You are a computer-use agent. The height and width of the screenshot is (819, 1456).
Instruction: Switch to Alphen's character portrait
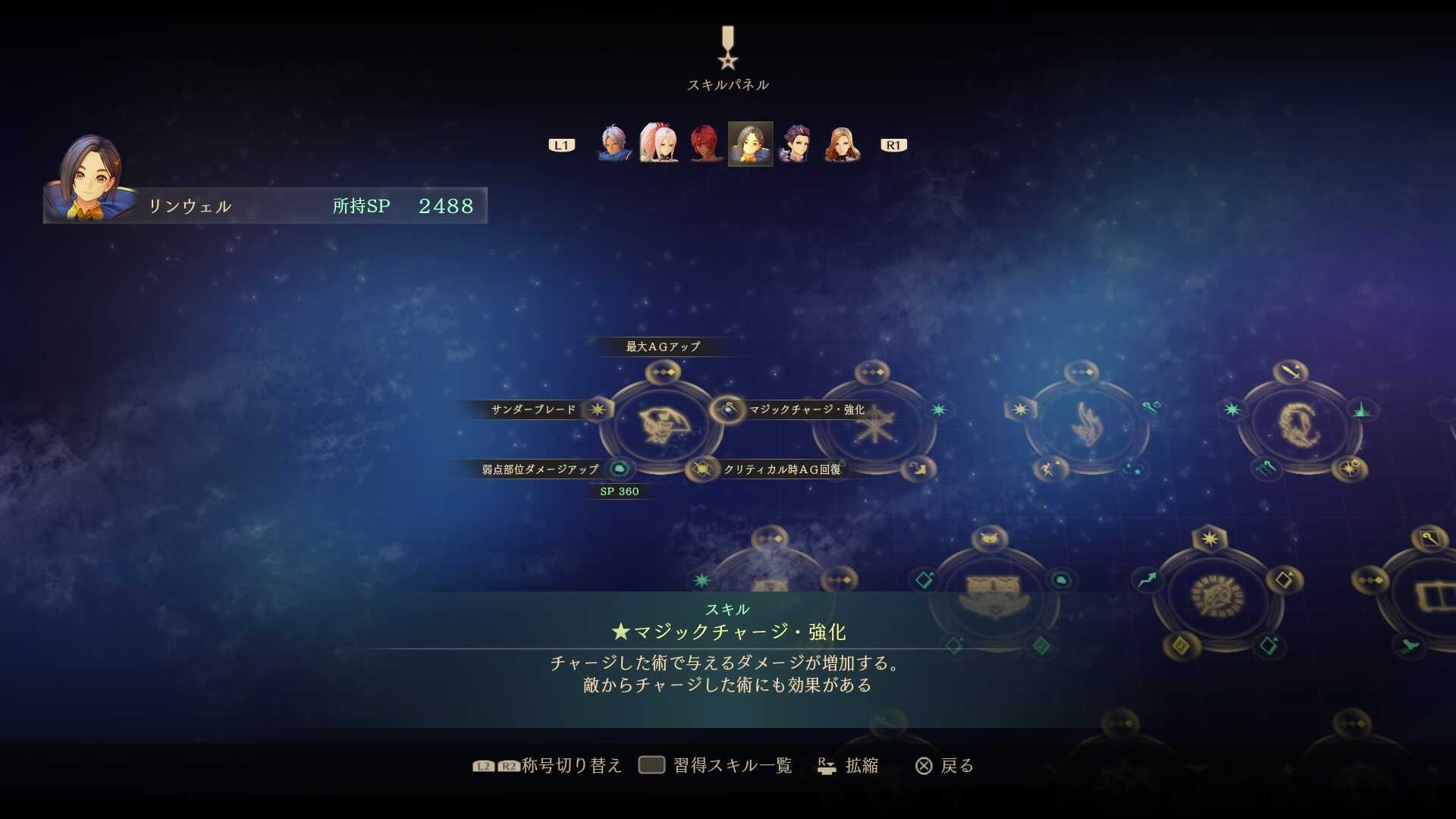coord(613,144)
